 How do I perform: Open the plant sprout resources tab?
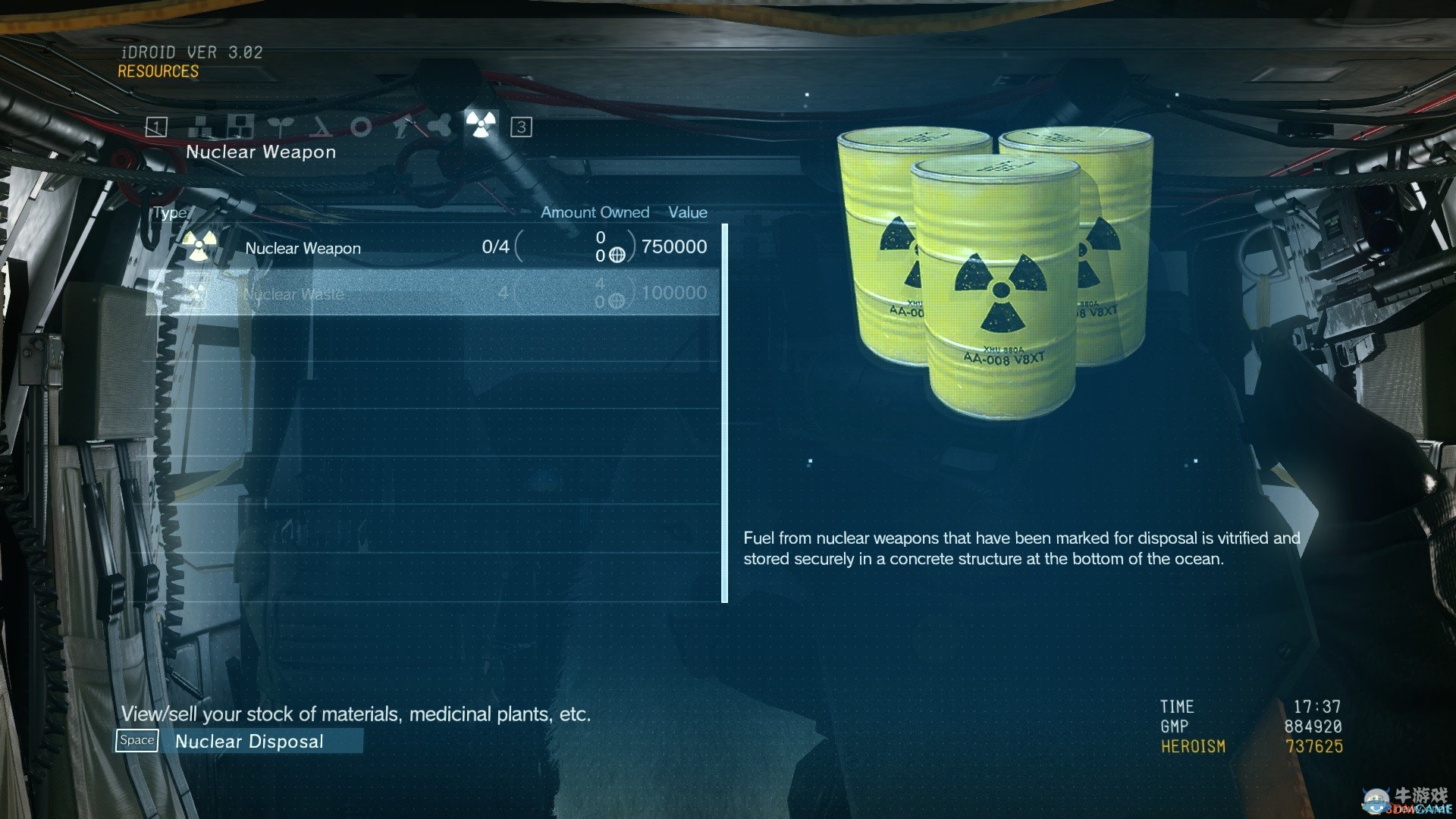(281, 126)
